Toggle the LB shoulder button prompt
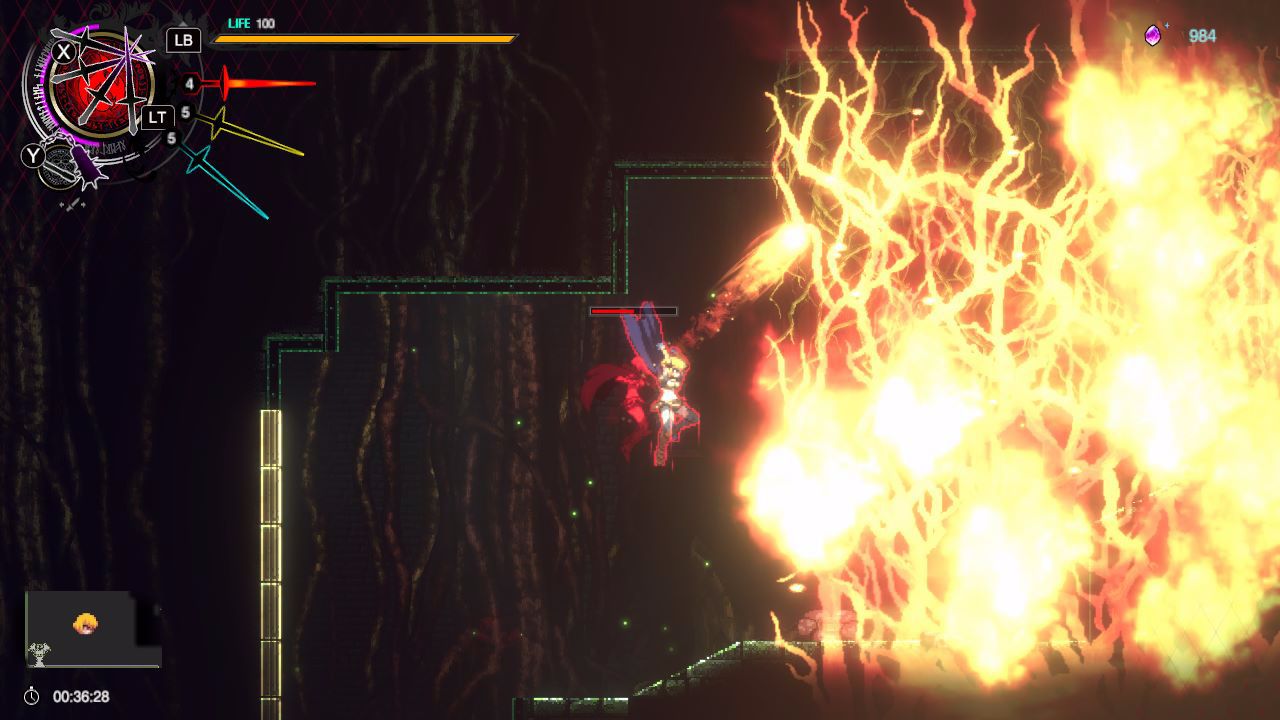The width and height of the screenshot is (1280, 720). click(181, 41)
